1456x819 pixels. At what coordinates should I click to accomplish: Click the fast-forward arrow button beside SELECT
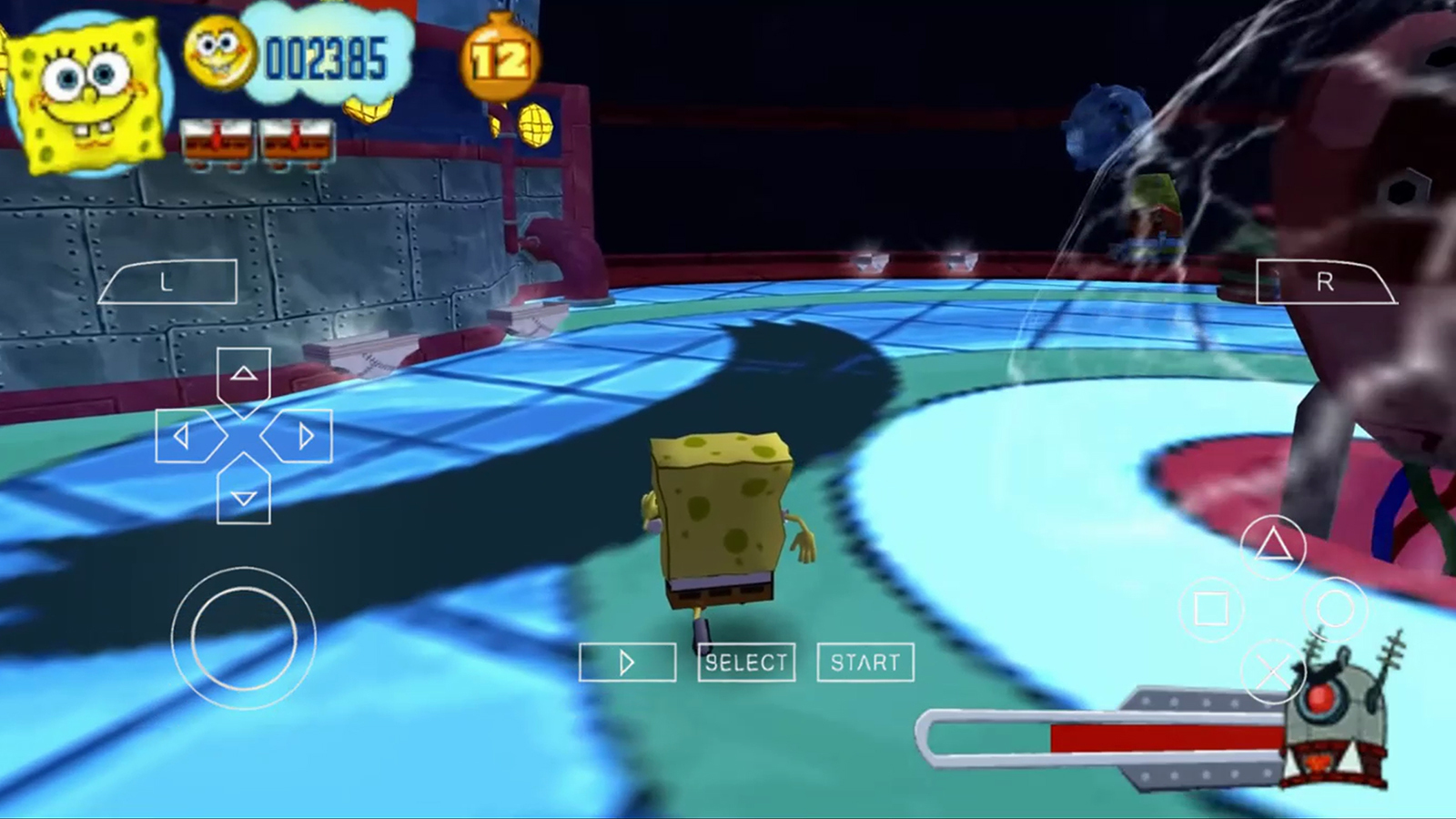click(627, 662)
